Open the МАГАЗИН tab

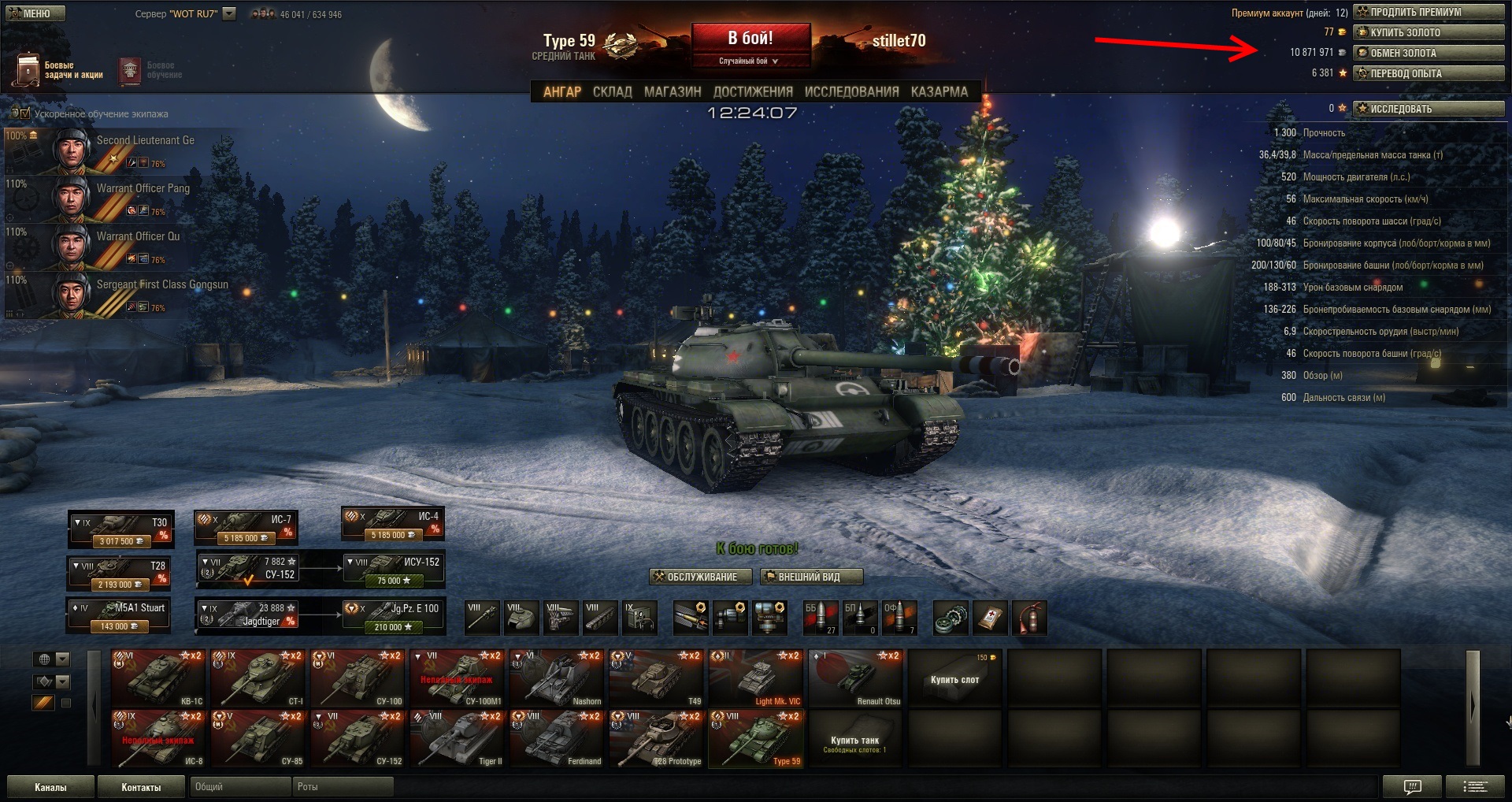672,91
